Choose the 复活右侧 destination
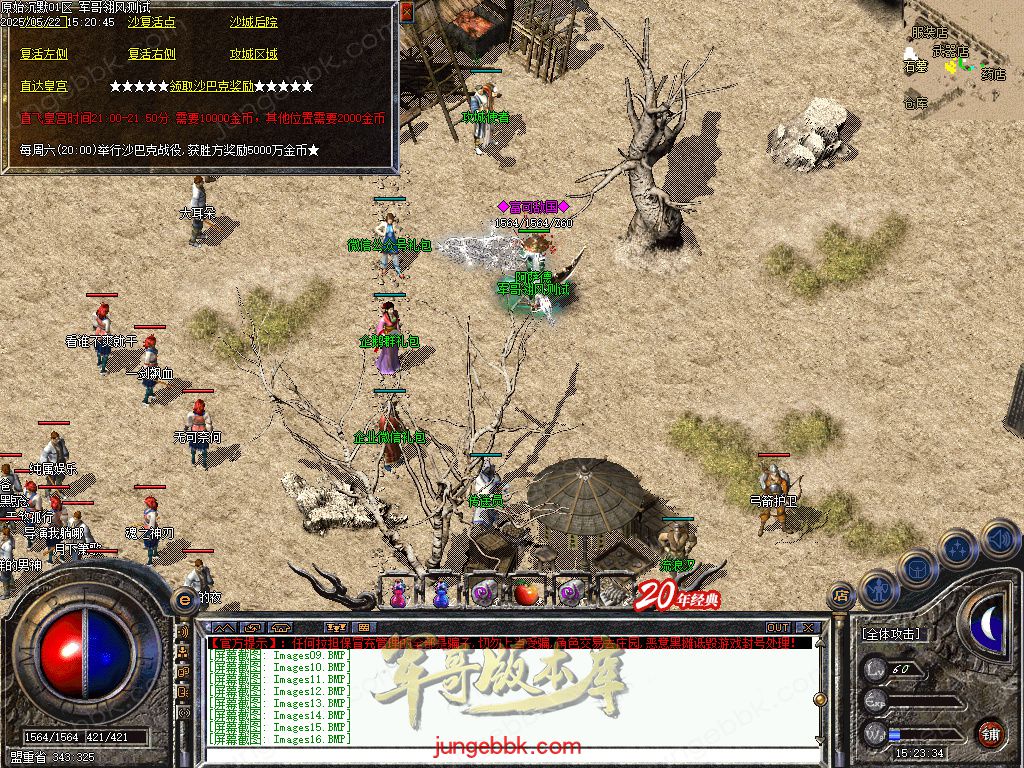1024x768 pixels. pos(152,54)
